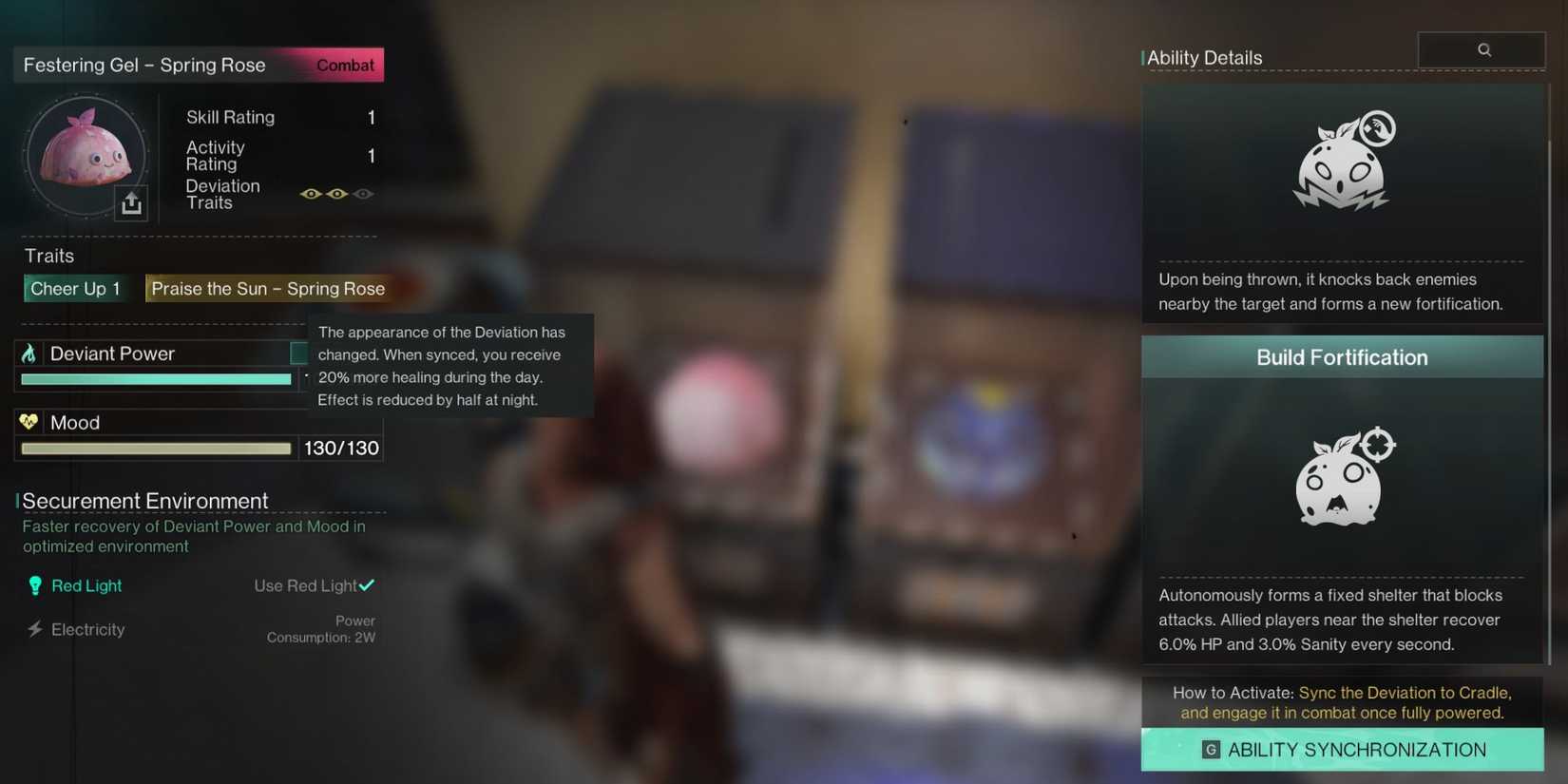The image size is (1568, 784).
Task: Click the share icon under the Festering Gel portrait
Action: pyautogui.click(x=131, y=202)
